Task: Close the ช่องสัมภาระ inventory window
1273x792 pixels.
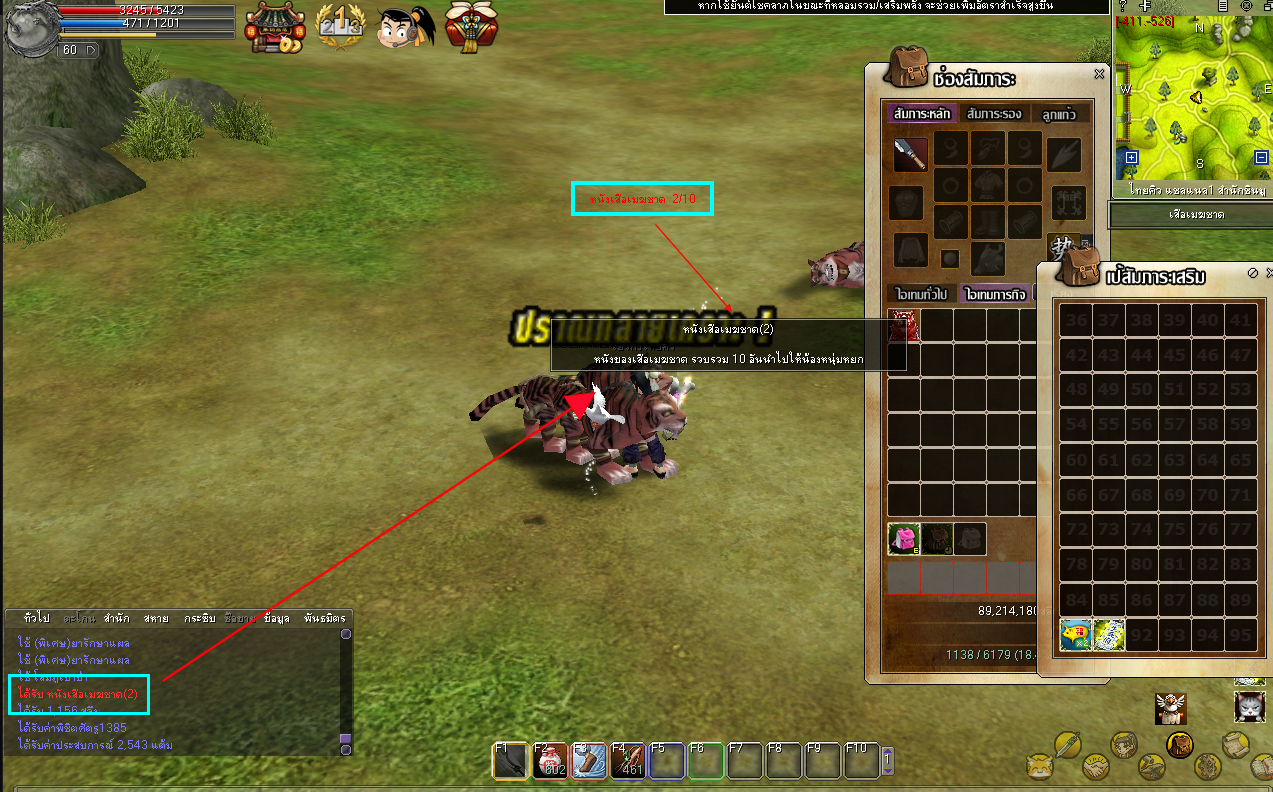Action: [1099, 74]
